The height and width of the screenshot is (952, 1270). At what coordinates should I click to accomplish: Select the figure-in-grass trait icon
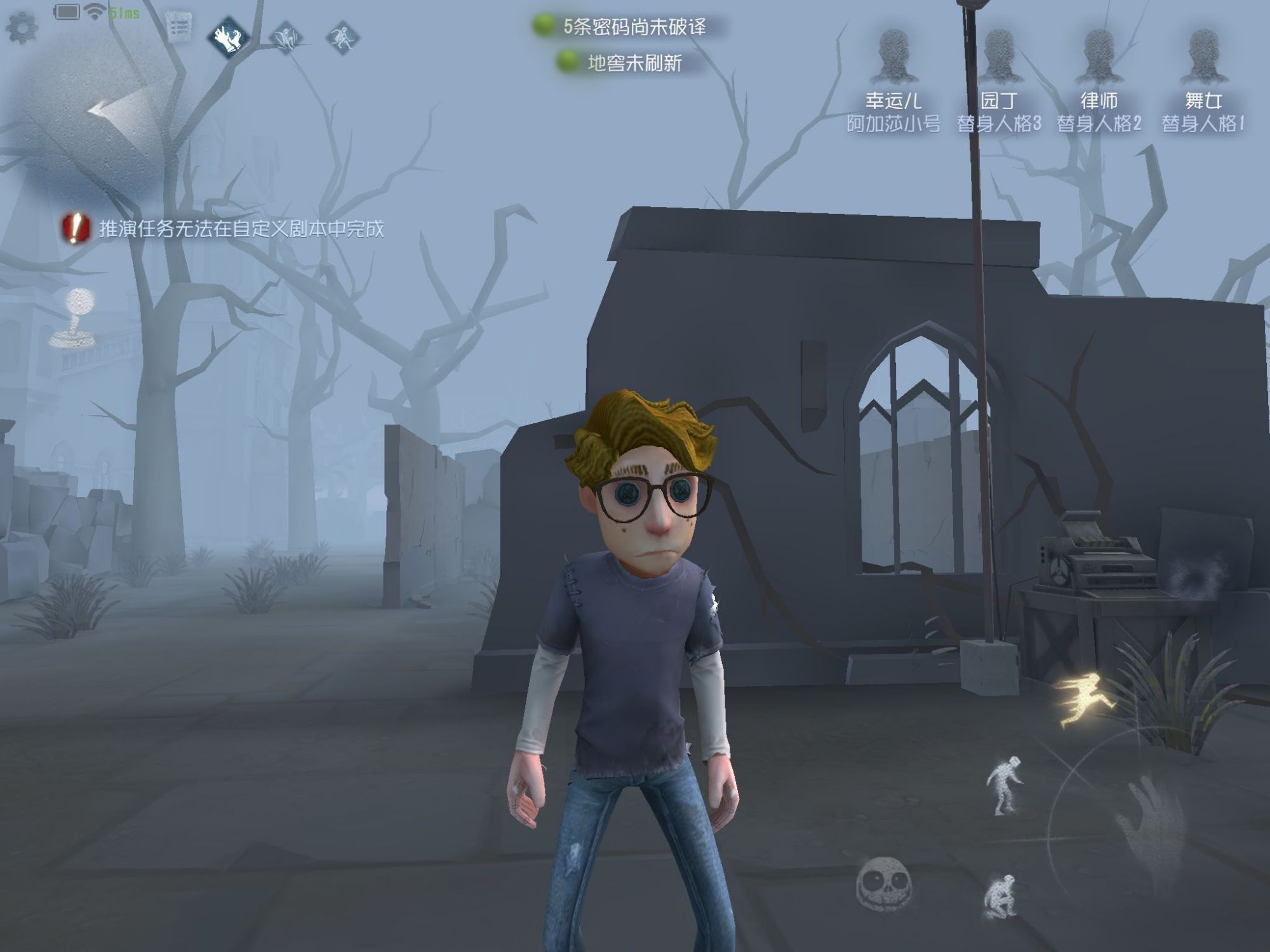point(286,37)
